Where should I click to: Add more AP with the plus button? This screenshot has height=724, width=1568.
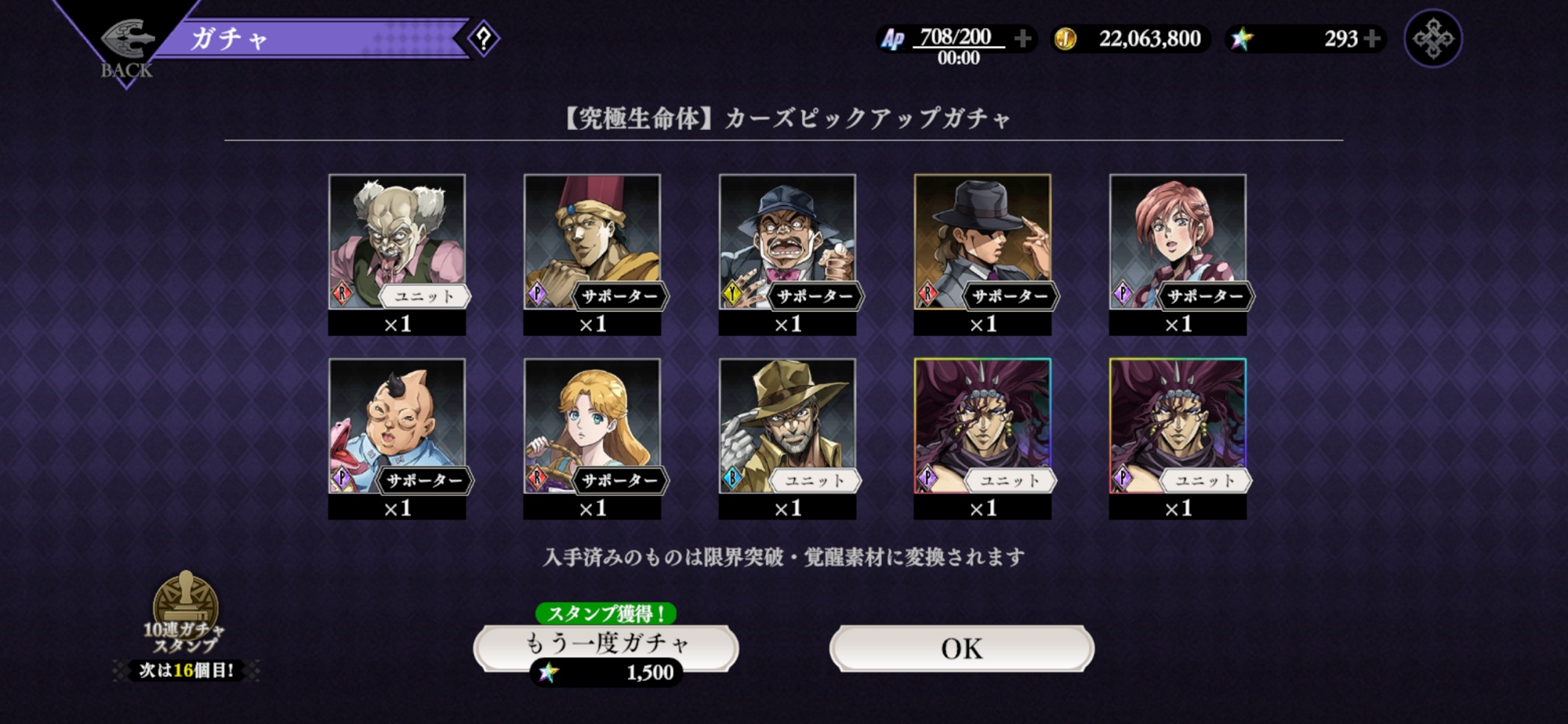(1022, 38)
